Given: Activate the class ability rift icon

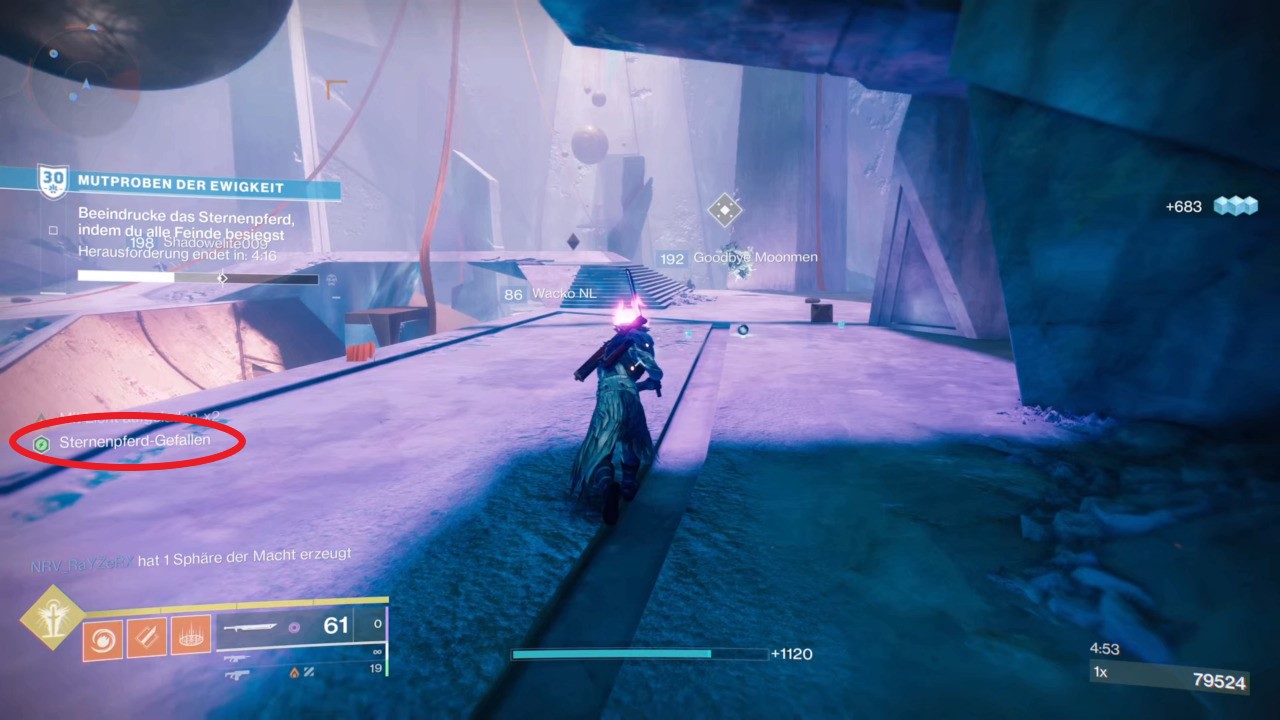Looking at the screenshot, I should coord(190,635).
